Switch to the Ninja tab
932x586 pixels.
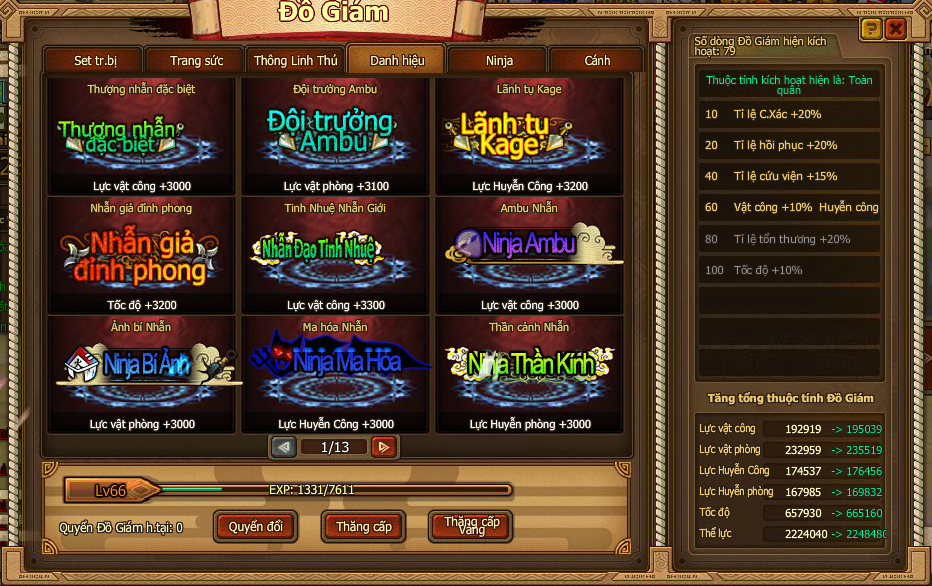click(499, 61)
